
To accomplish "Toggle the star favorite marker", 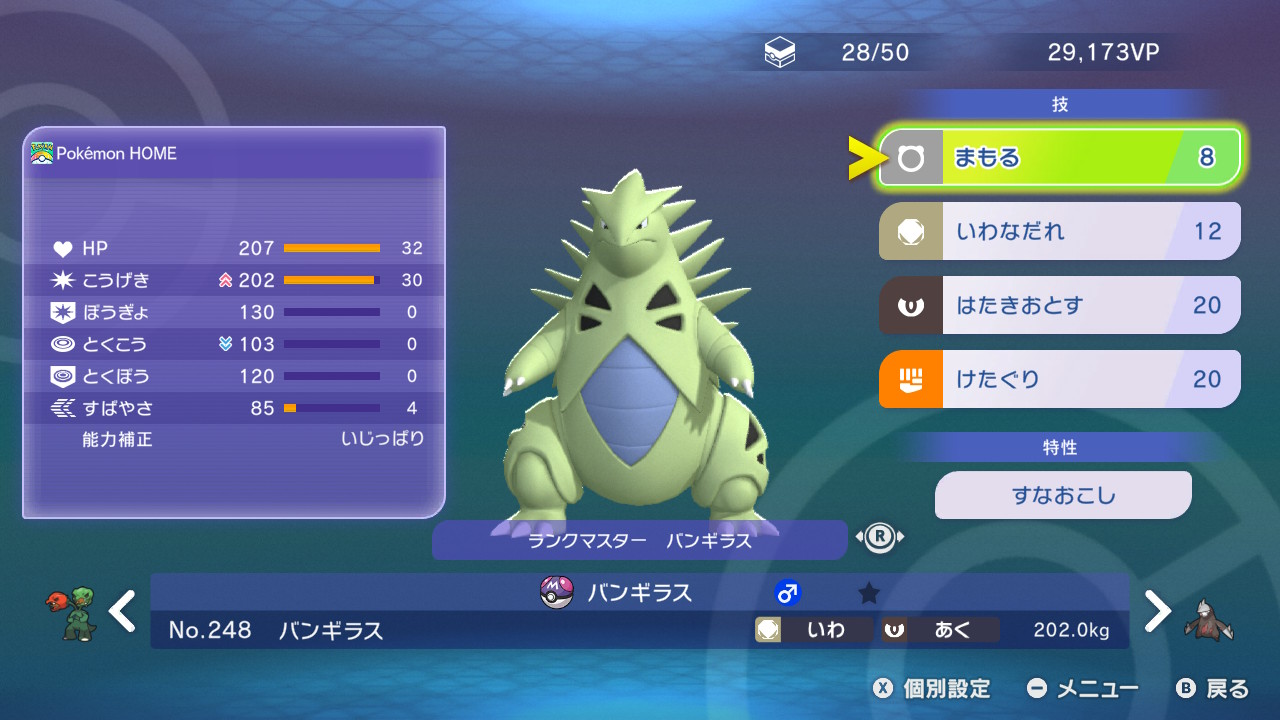I will (x=869, y=594).
